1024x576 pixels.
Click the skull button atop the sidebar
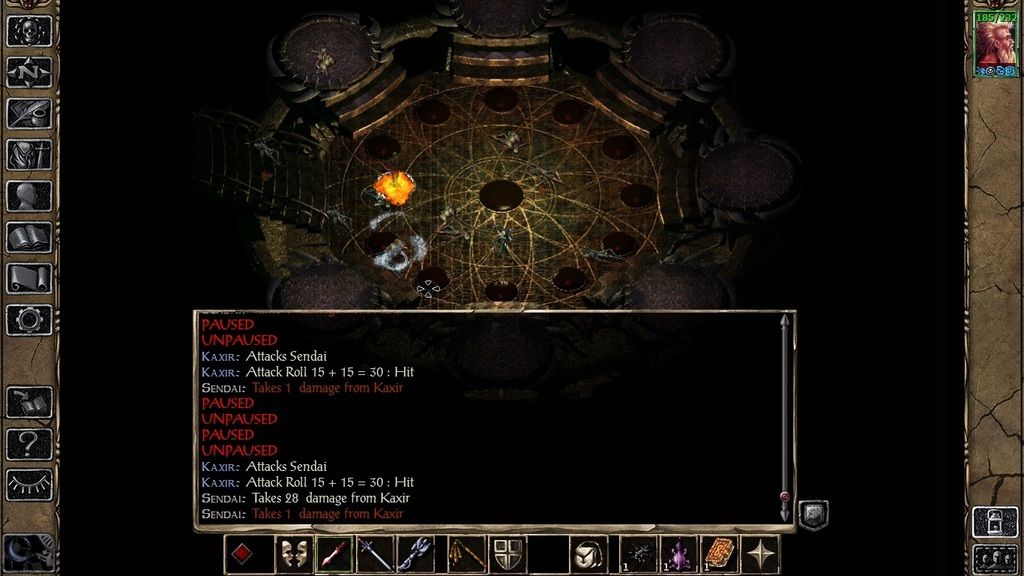click(29, 30)
